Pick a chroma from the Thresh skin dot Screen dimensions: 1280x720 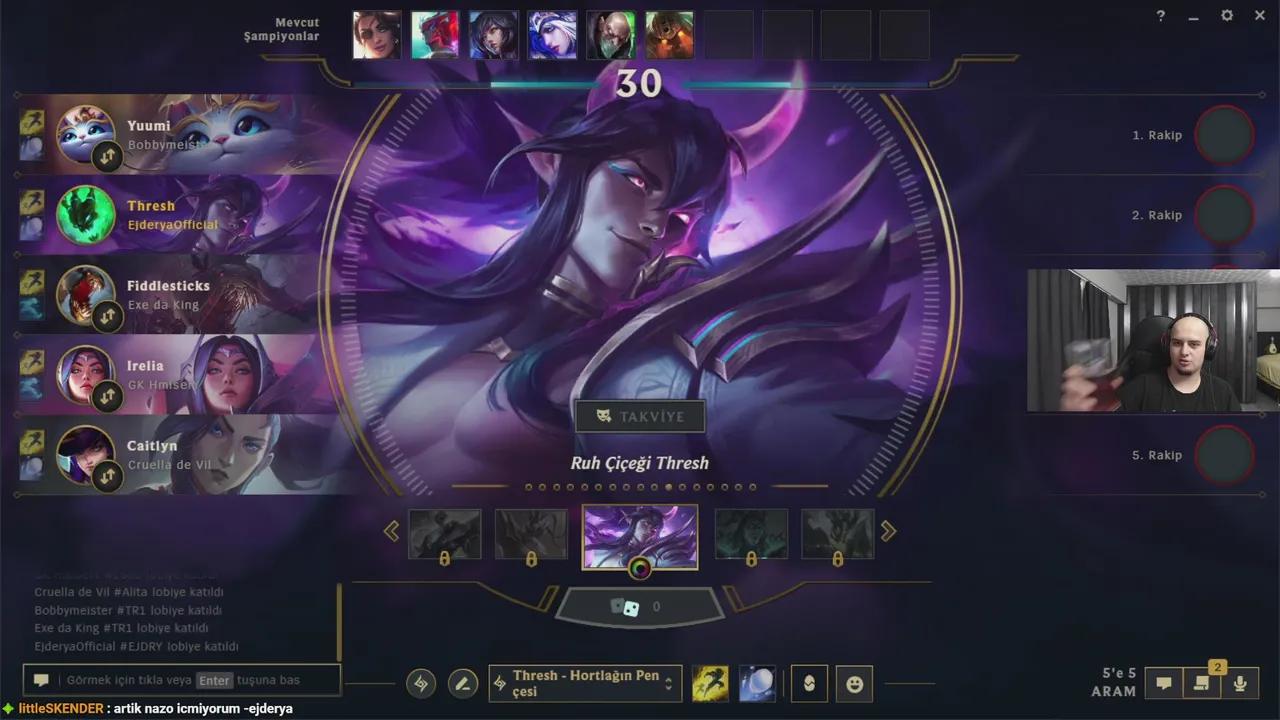point(640,569)
